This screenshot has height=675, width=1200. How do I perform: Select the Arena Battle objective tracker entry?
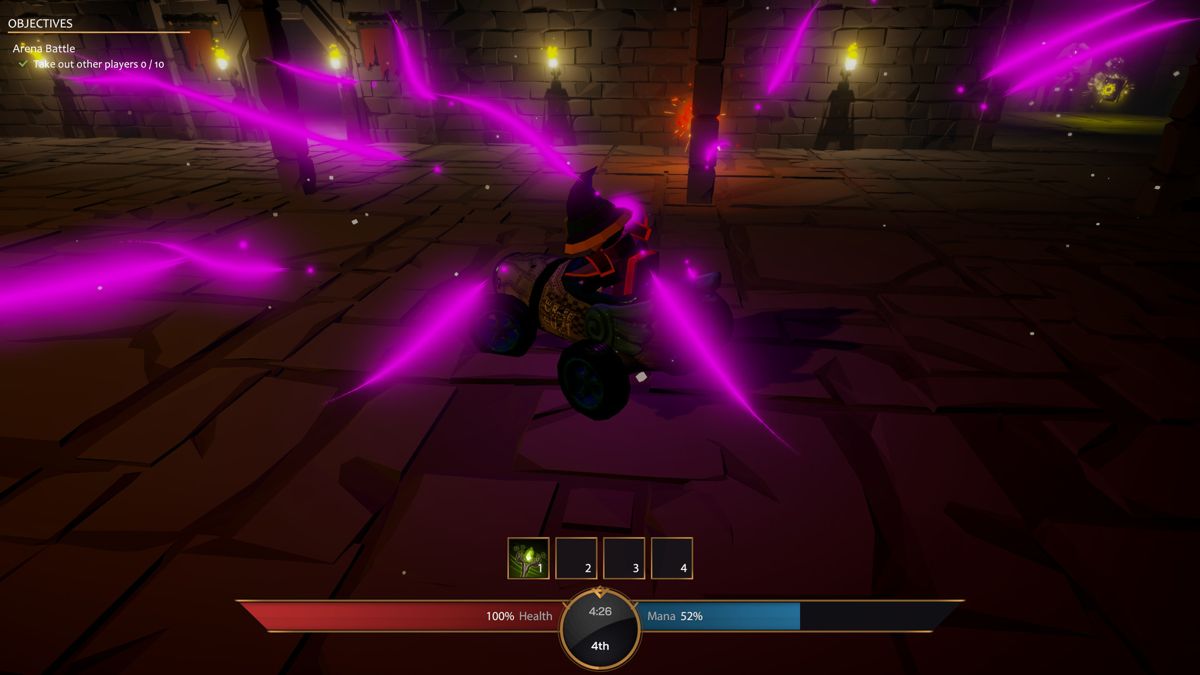(x=44, y=48)
